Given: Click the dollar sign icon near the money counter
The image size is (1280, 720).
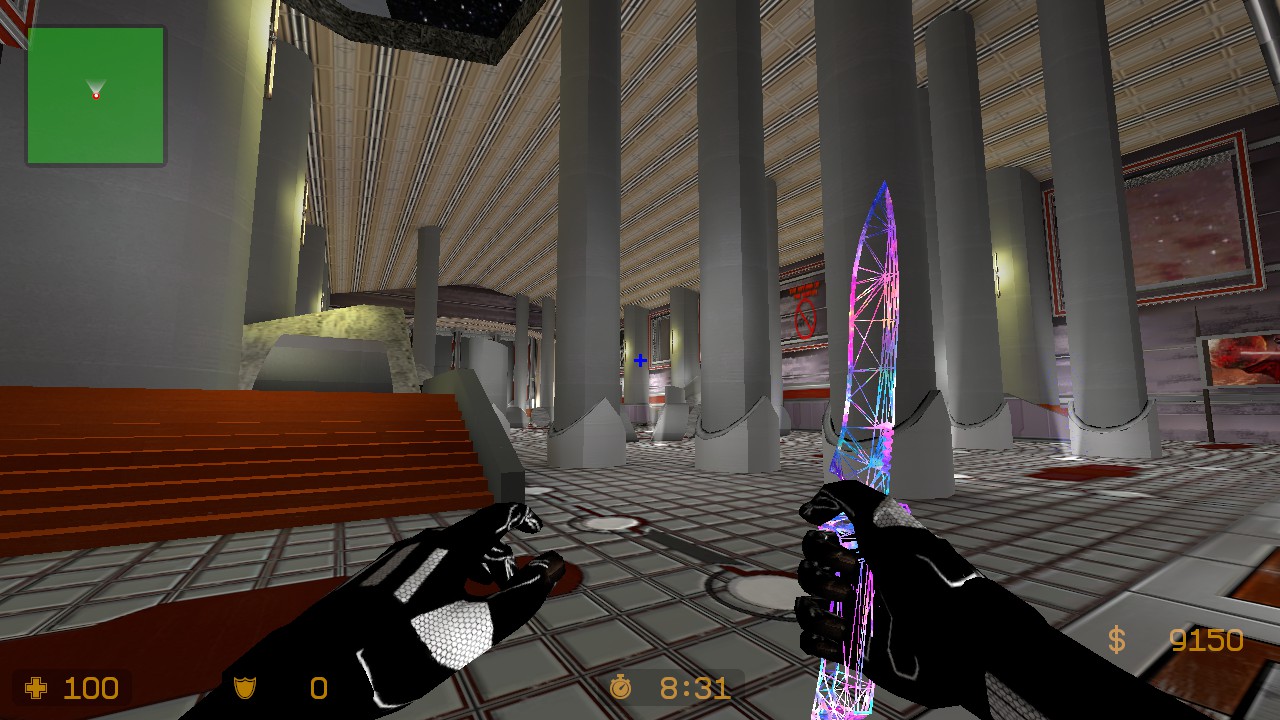Looking at the screenshot, I should 1117,637.
